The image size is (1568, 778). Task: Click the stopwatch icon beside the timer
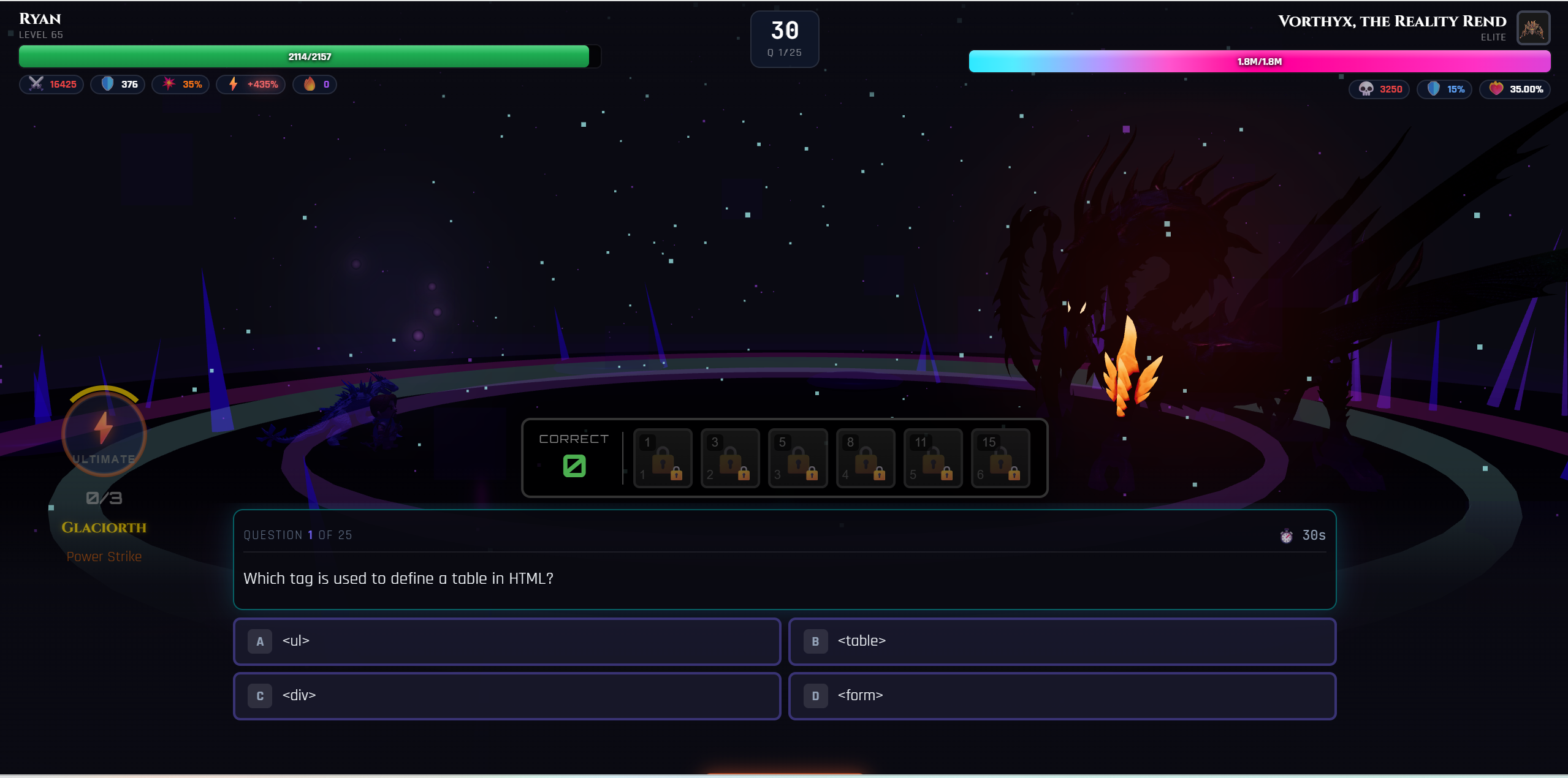point(1285,535)
